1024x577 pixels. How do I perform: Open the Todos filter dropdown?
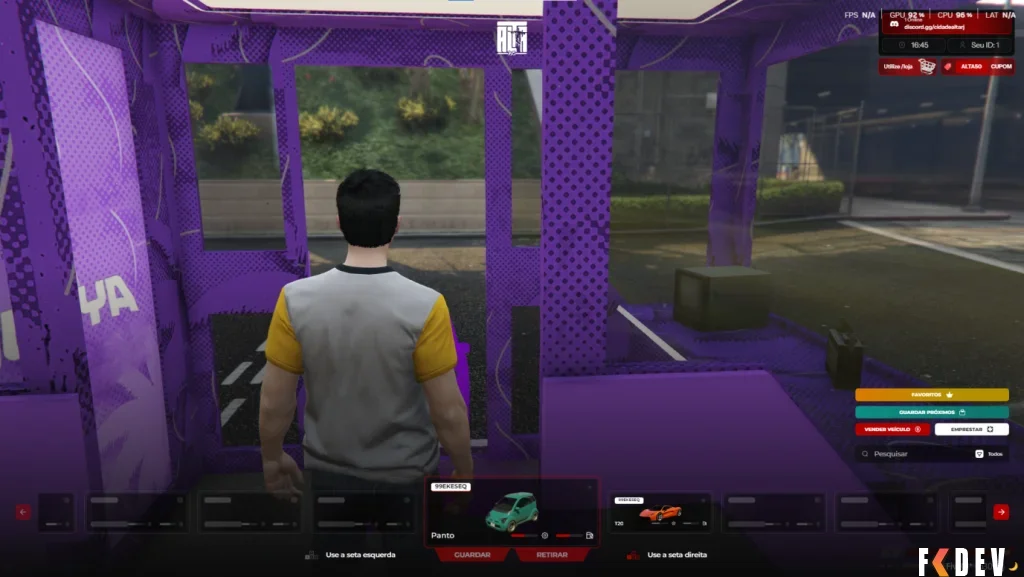tap(988, 453)
